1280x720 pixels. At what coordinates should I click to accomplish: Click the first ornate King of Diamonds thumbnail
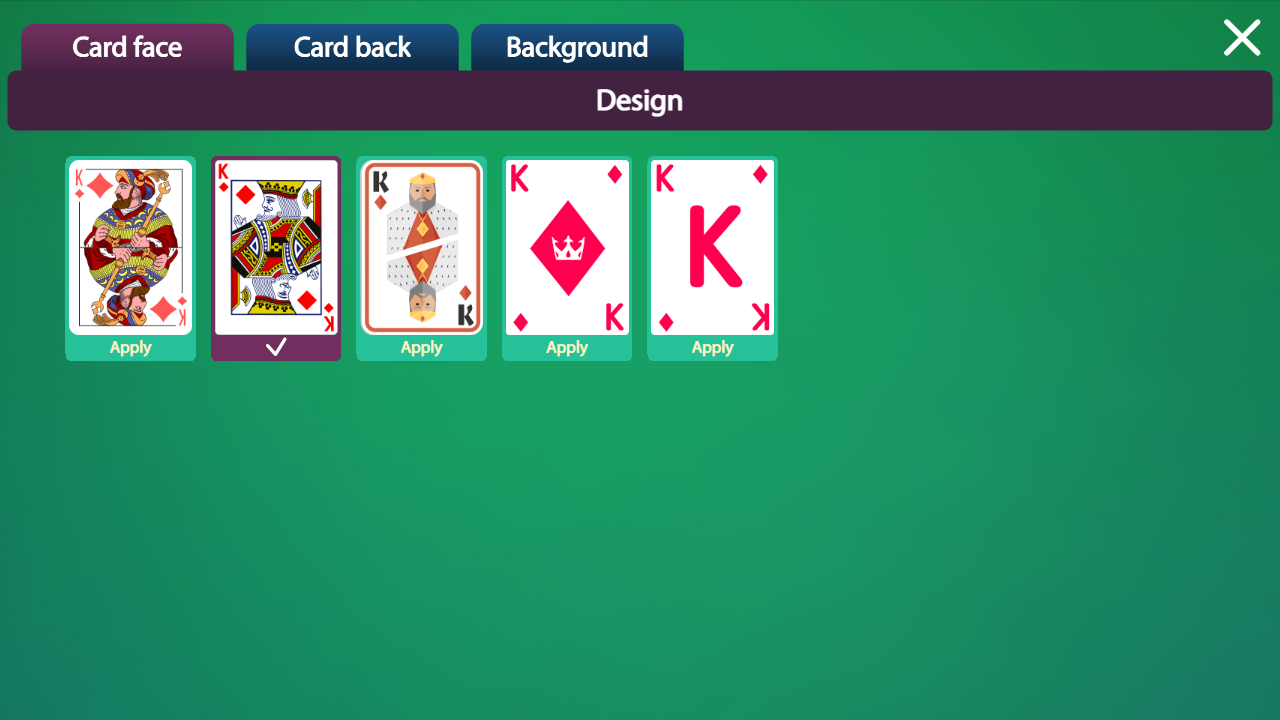[x=130, y=246]
